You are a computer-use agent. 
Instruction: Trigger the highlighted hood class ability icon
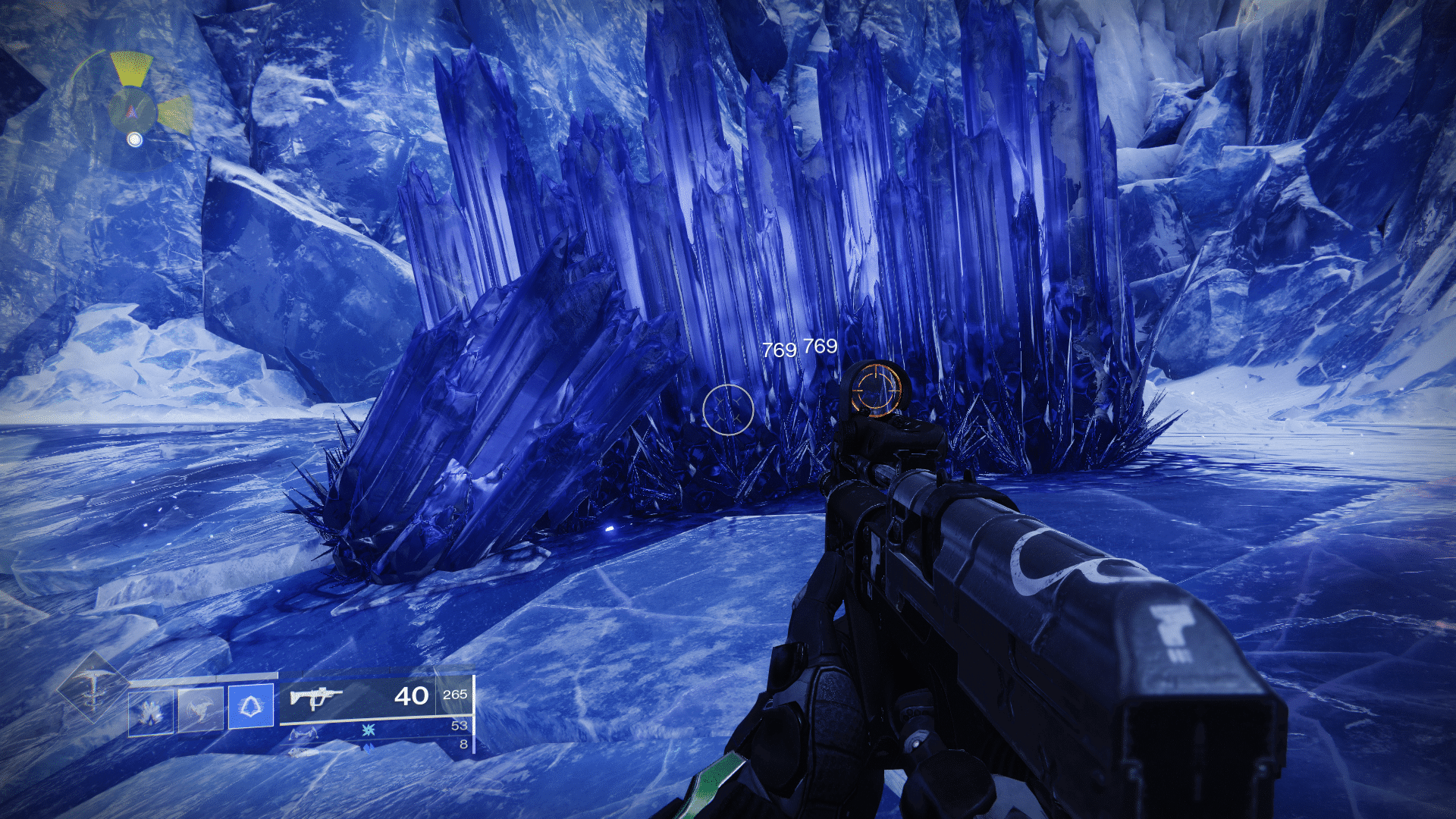point(251,707)
